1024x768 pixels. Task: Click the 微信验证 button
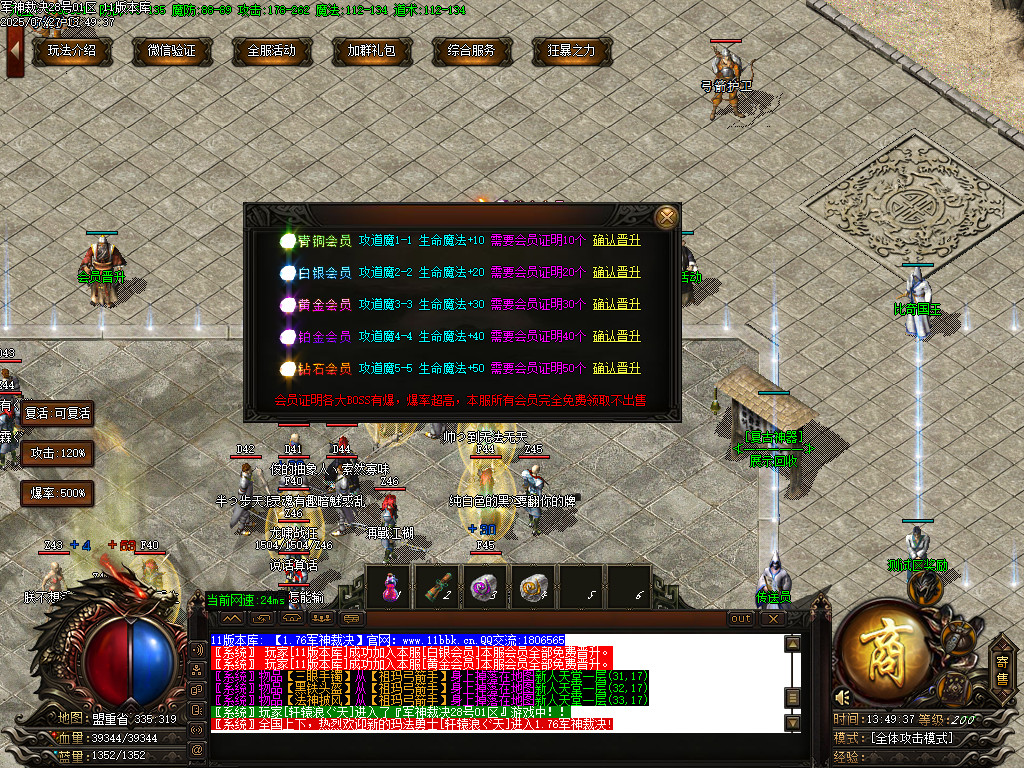pyautogui.click(x=172, y=50)
